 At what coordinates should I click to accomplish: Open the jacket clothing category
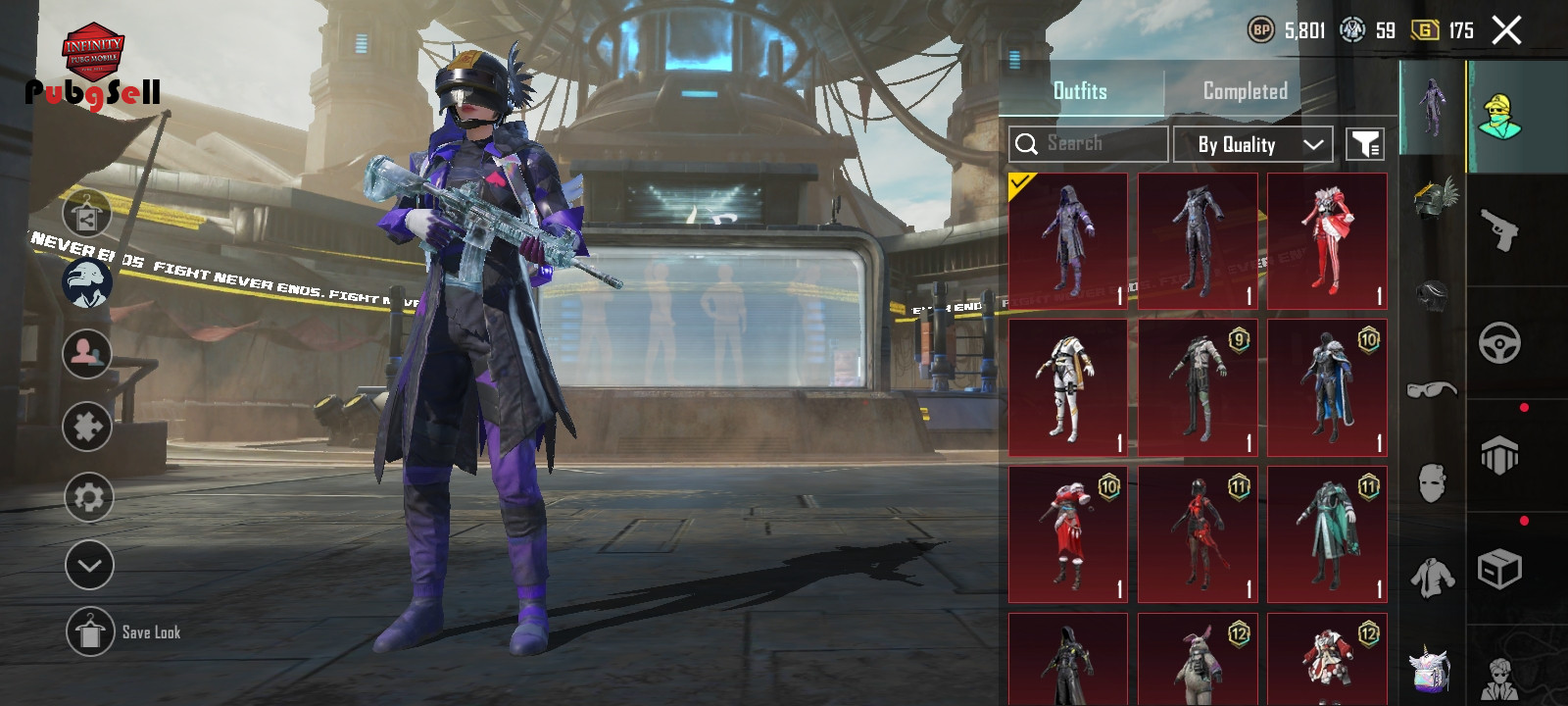click(x=1432, y=577)
